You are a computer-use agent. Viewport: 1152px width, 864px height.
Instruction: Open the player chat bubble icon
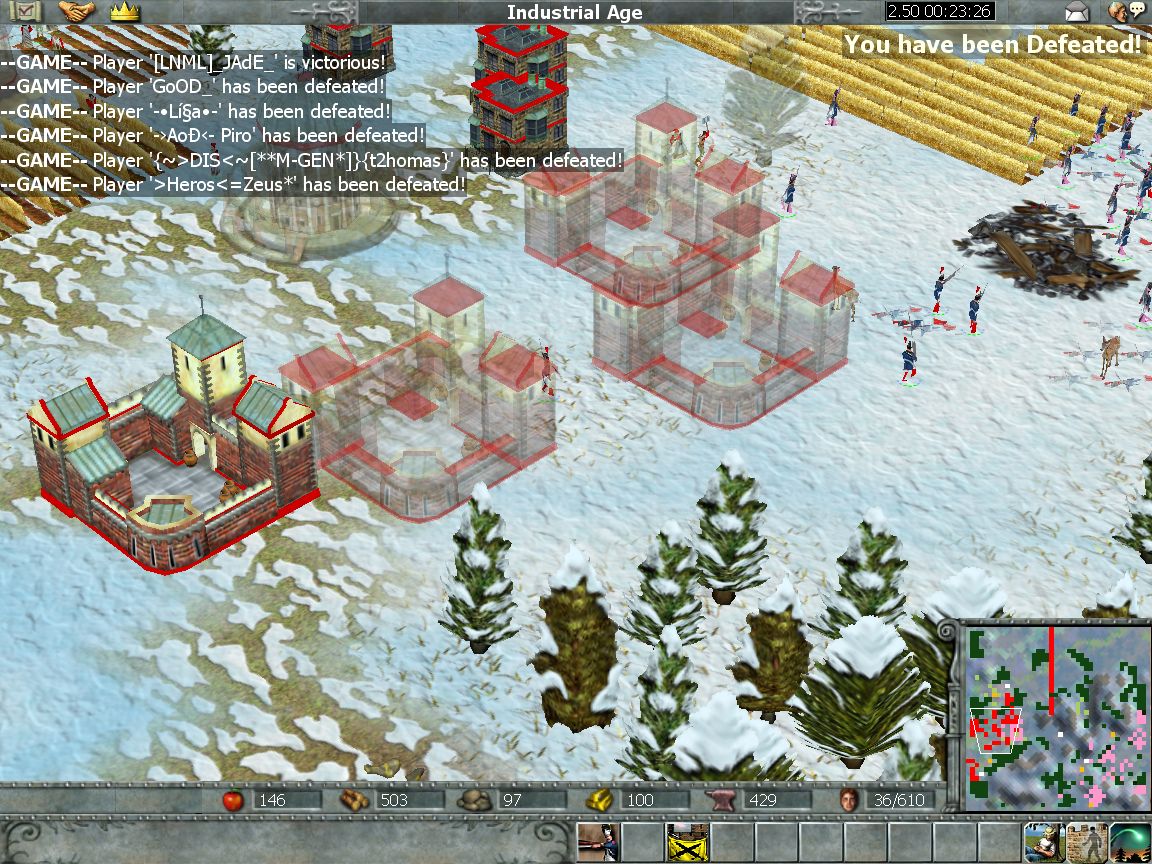(x=1127, y=12)
